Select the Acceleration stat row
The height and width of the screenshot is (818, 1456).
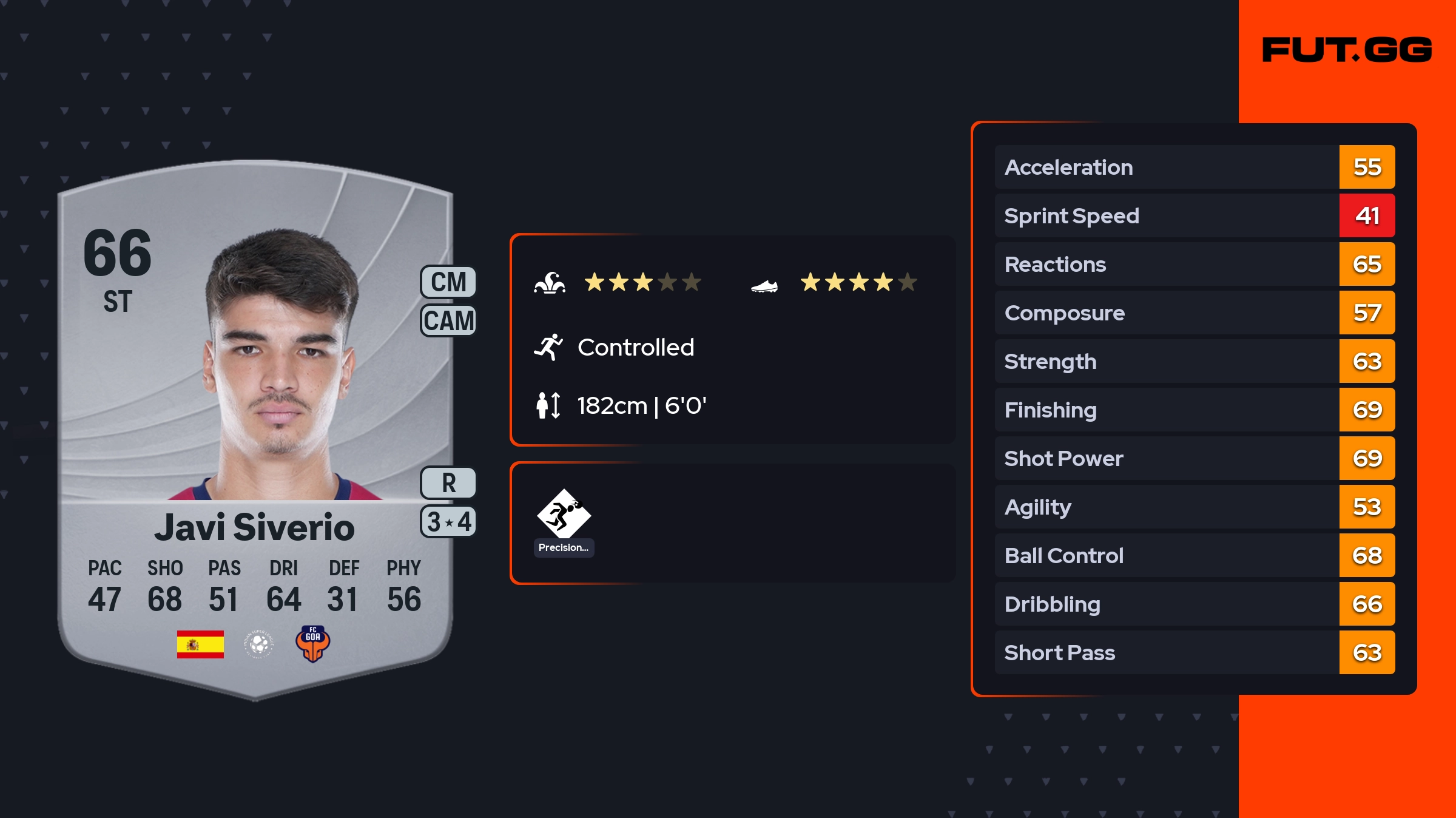click(x=1194, y=167)
